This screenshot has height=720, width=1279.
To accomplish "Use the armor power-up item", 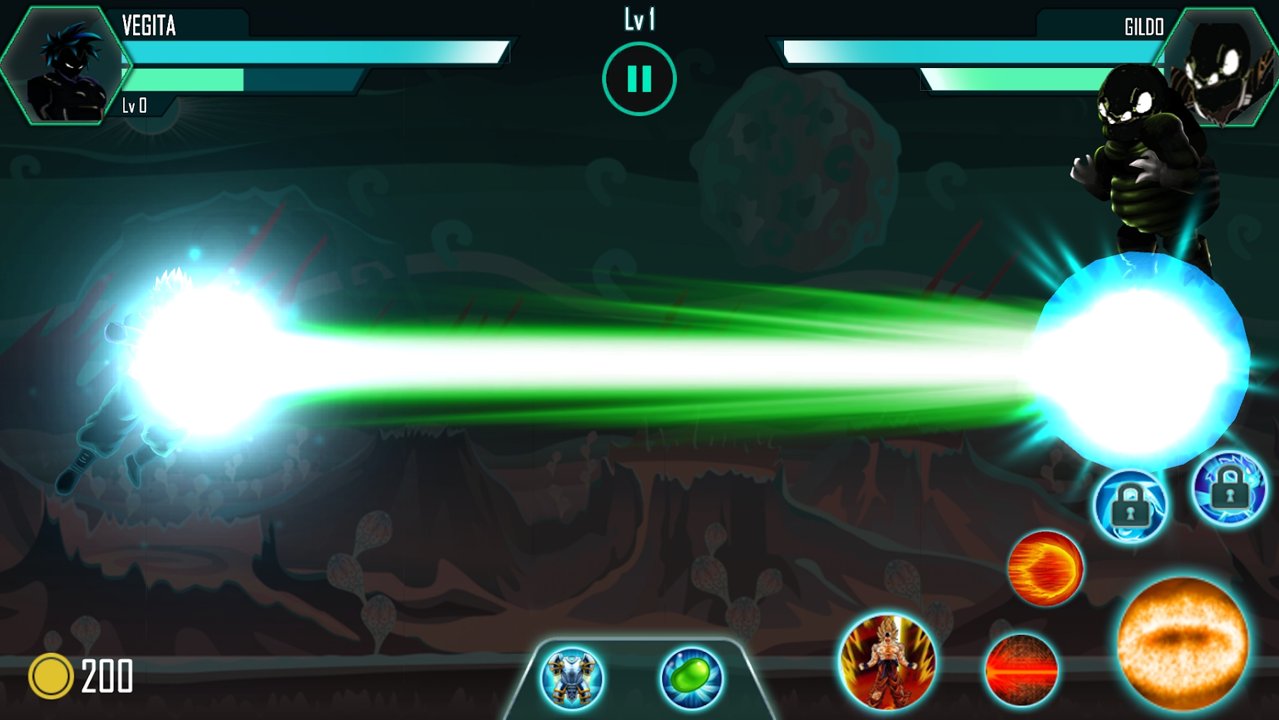I will [572, 678].
